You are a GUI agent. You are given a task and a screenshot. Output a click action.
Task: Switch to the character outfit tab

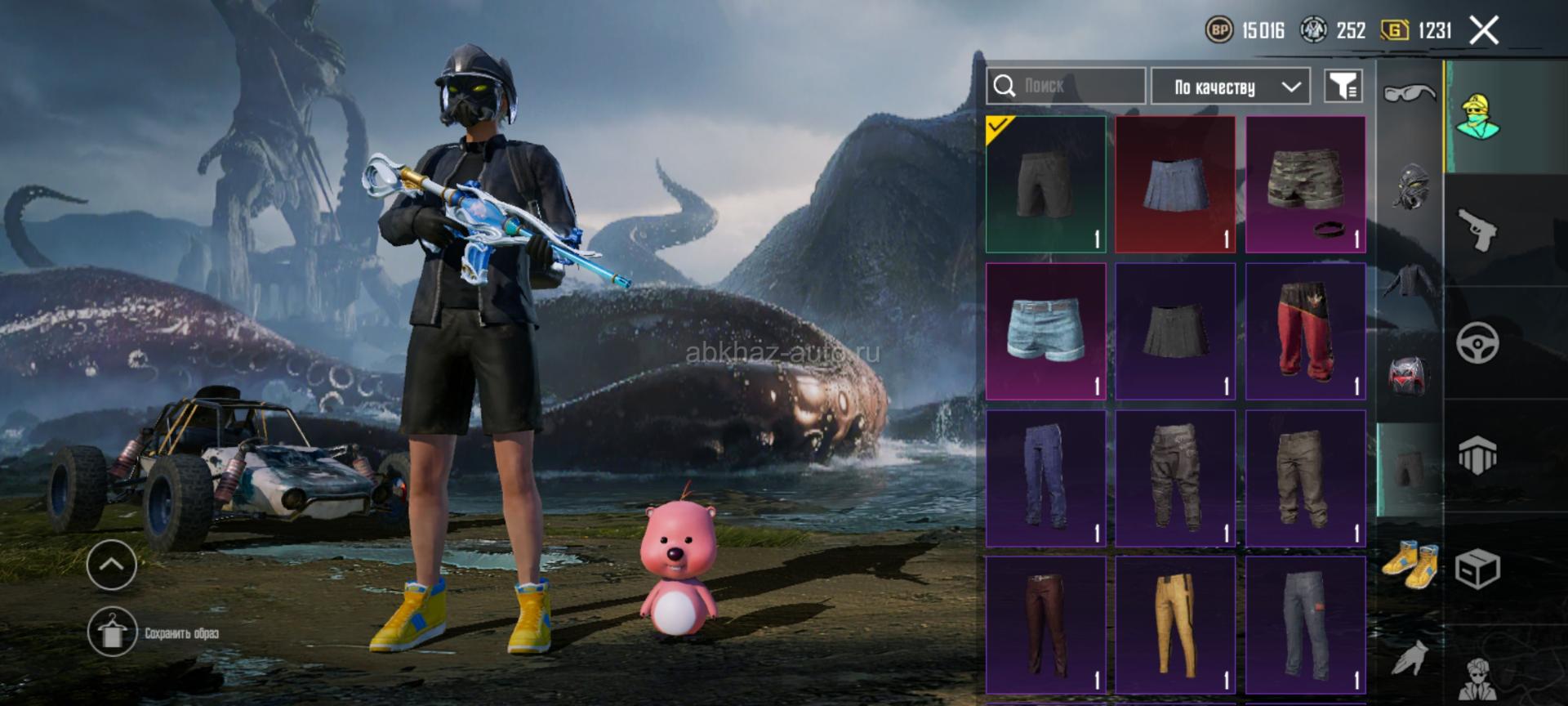click(x=1478, y=117)
